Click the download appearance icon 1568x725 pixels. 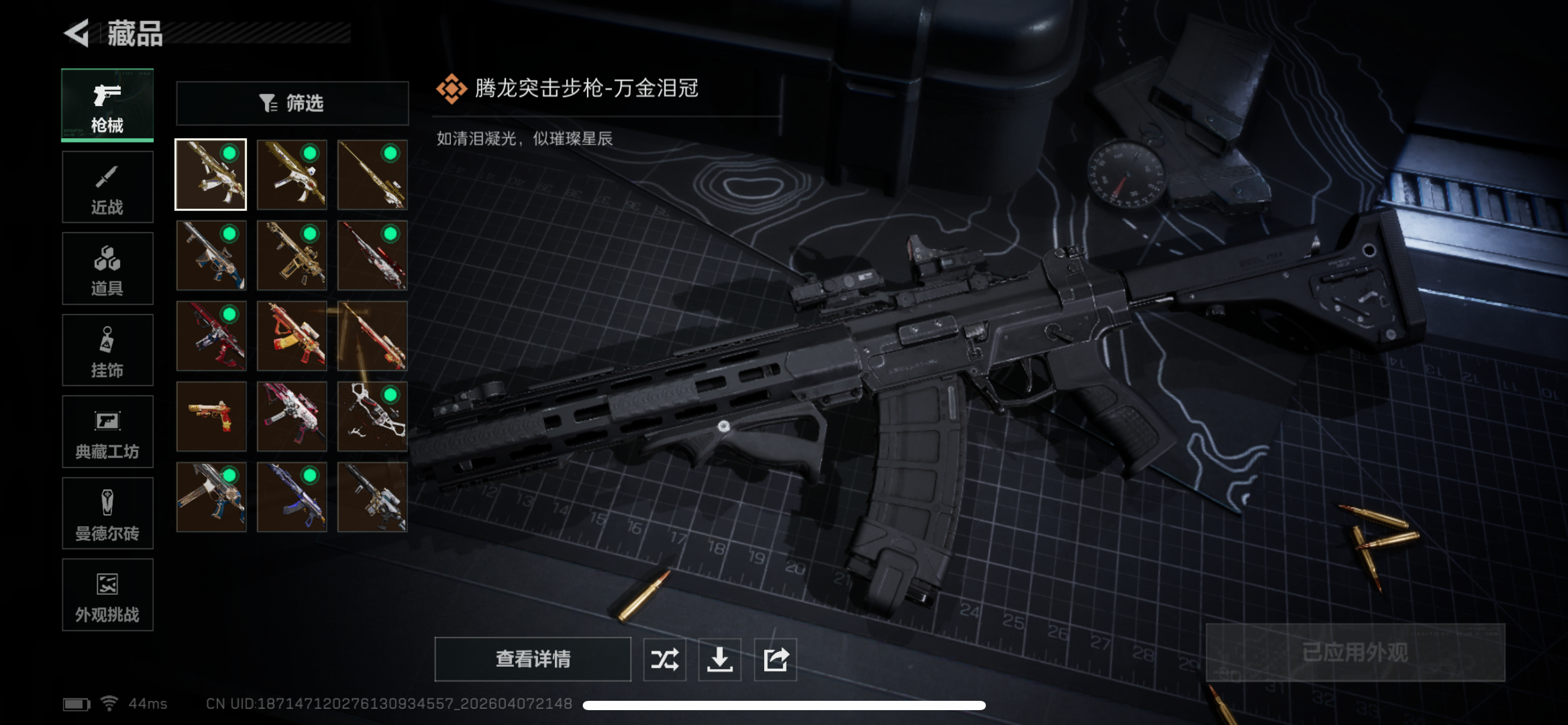tap(720, 659)
